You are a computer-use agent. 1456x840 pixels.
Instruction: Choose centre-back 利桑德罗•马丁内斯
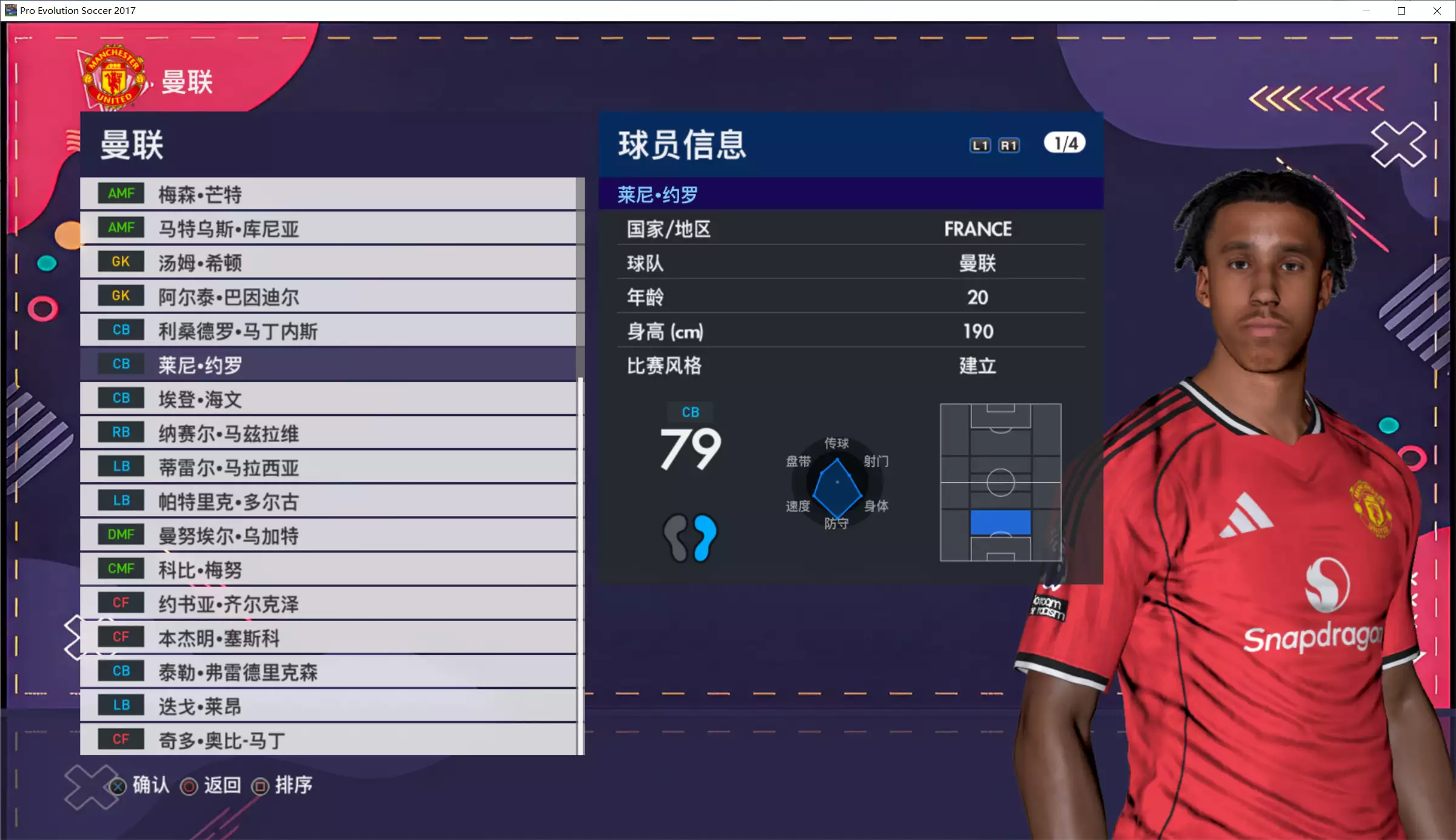coord(327,331)
